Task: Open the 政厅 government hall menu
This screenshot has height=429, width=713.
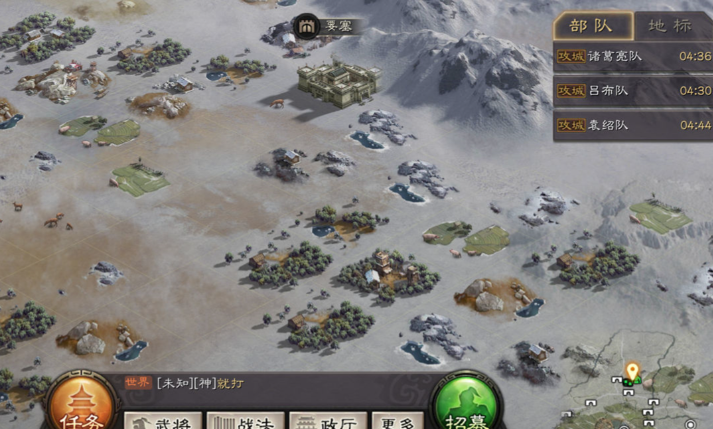Action: 330,421
